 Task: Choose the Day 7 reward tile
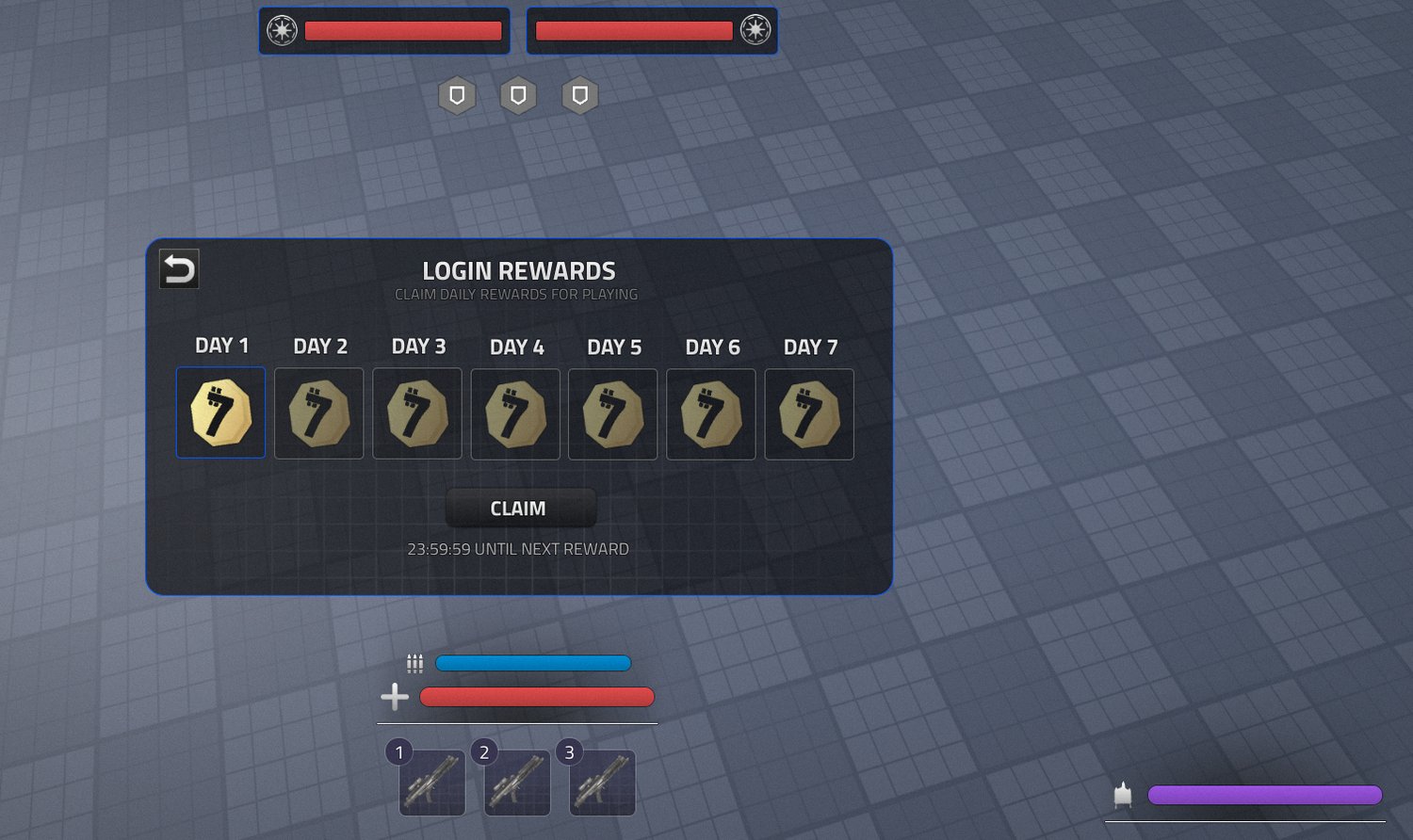(x=809, y=413)
